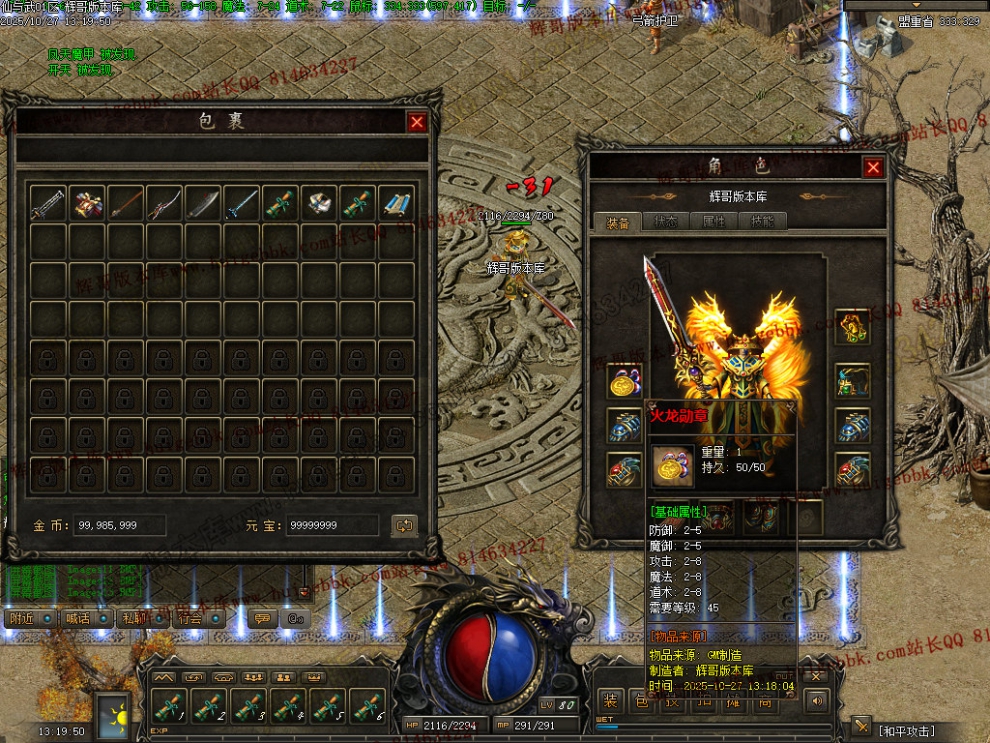Select the 火龙勋章 medal equipment slot
Viewport: 990px width, 743px height.
(624, 381)
